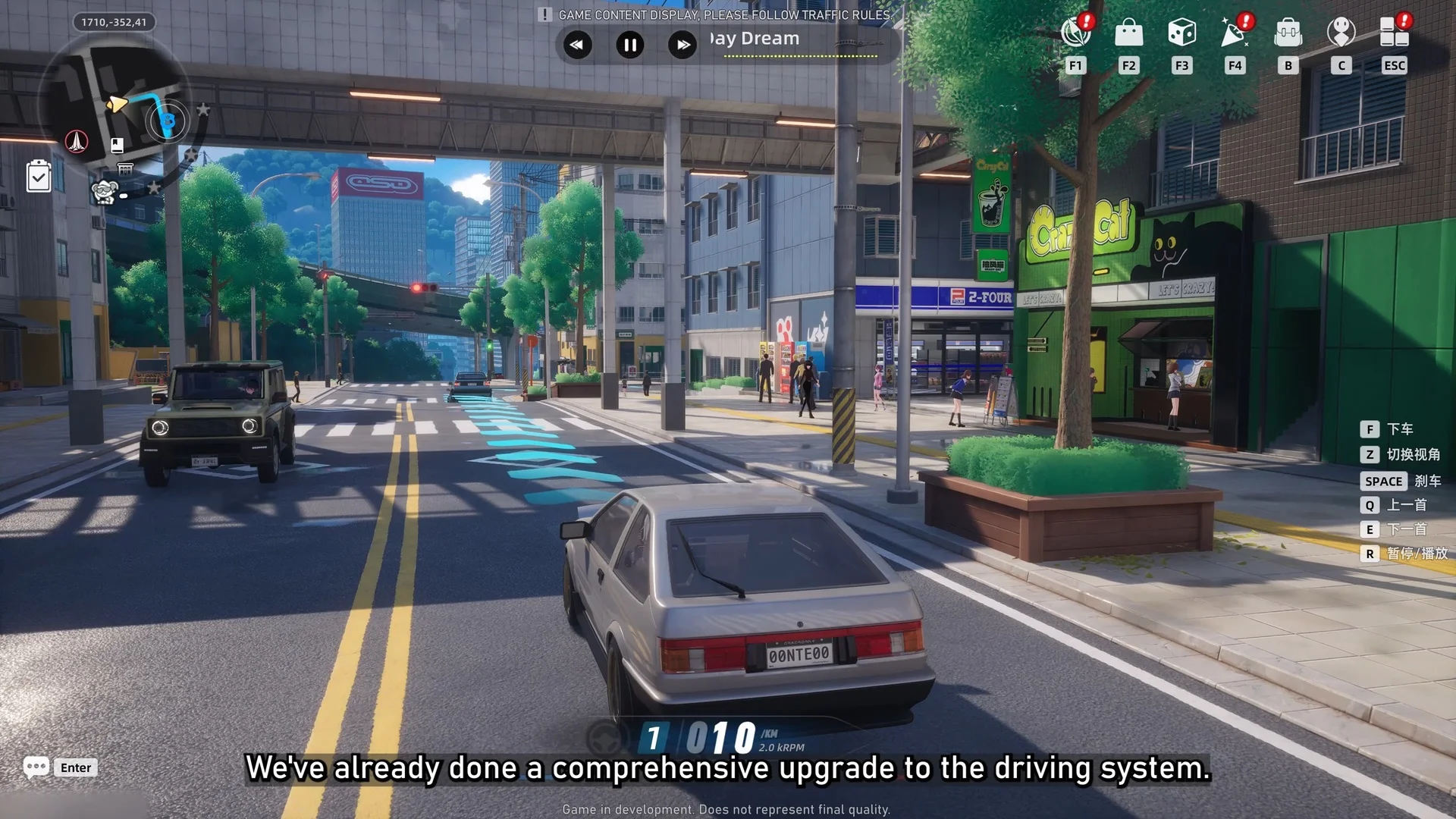
Task: Click the blue destination marker on minimap
Action: point(168,121)
